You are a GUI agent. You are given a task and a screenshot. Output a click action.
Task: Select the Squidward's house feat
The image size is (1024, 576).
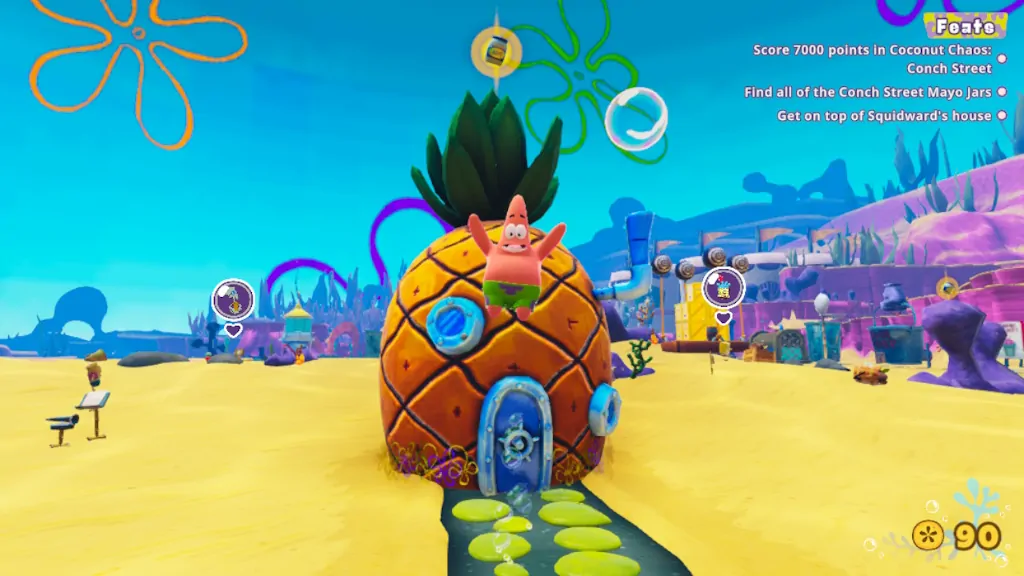point(884,116)
